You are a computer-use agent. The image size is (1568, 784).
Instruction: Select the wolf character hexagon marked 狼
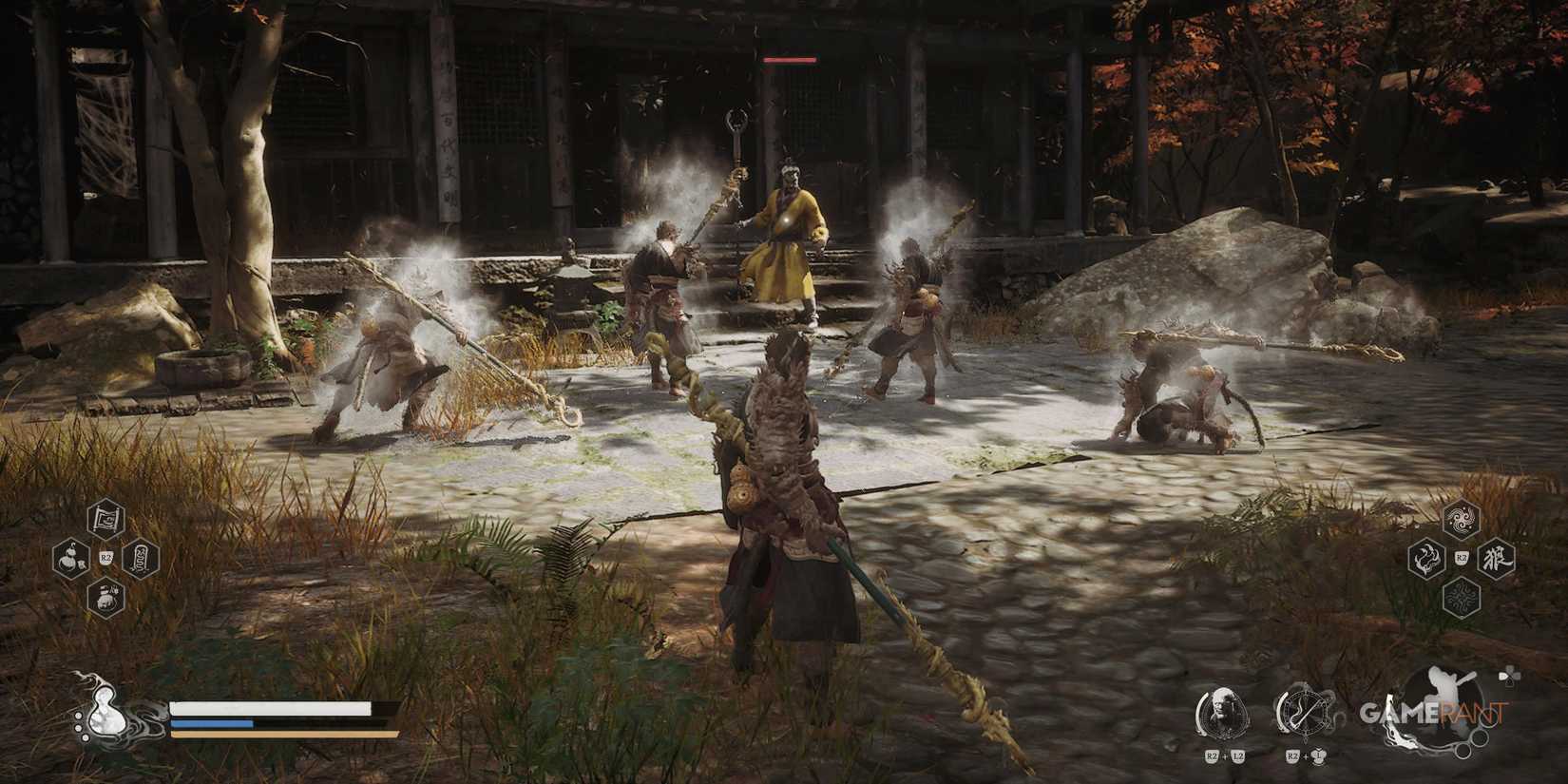pos(1496,558)
